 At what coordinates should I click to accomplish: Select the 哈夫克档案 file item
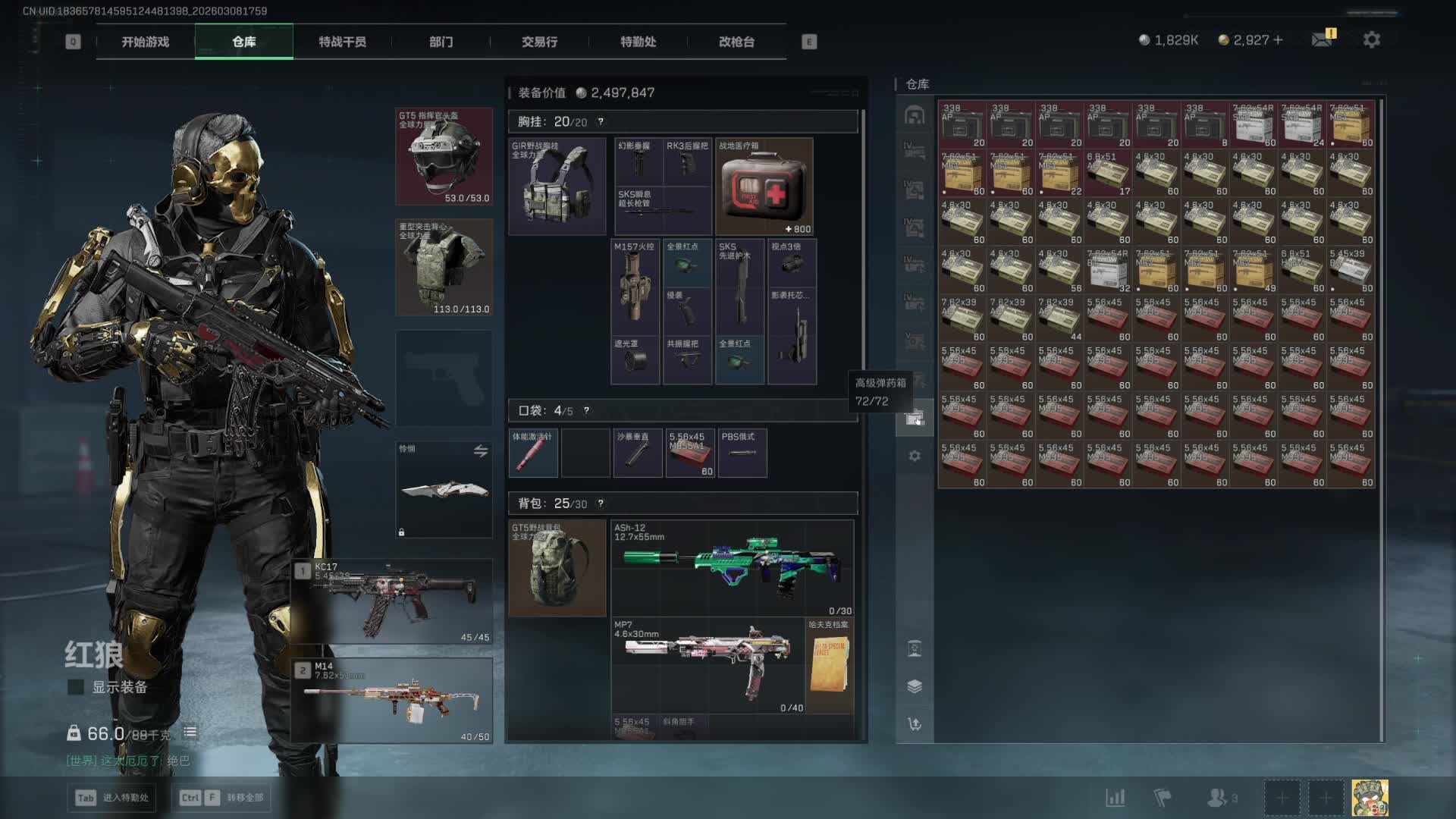coord(830,665)
